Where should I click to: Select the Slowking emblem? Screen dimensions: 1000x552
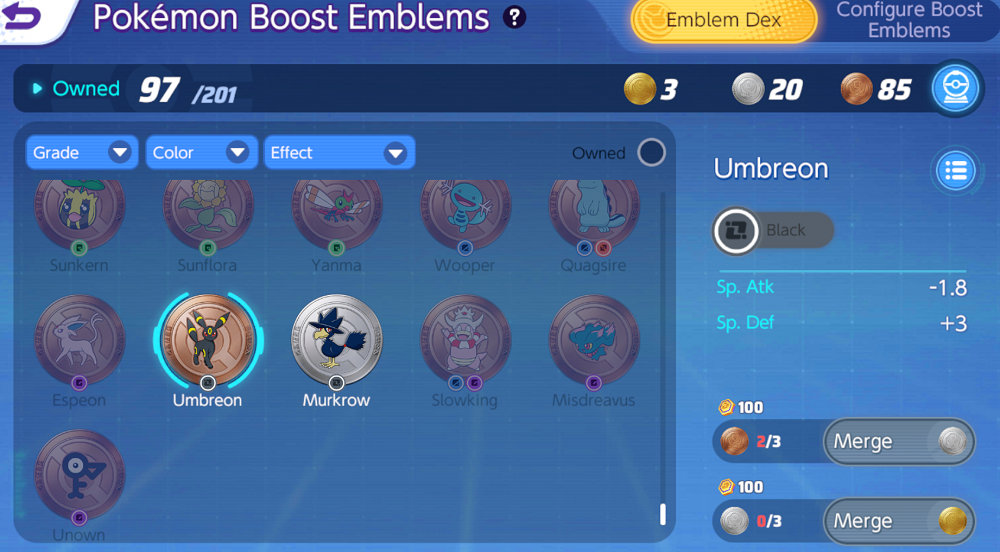(x=465, y=340)
